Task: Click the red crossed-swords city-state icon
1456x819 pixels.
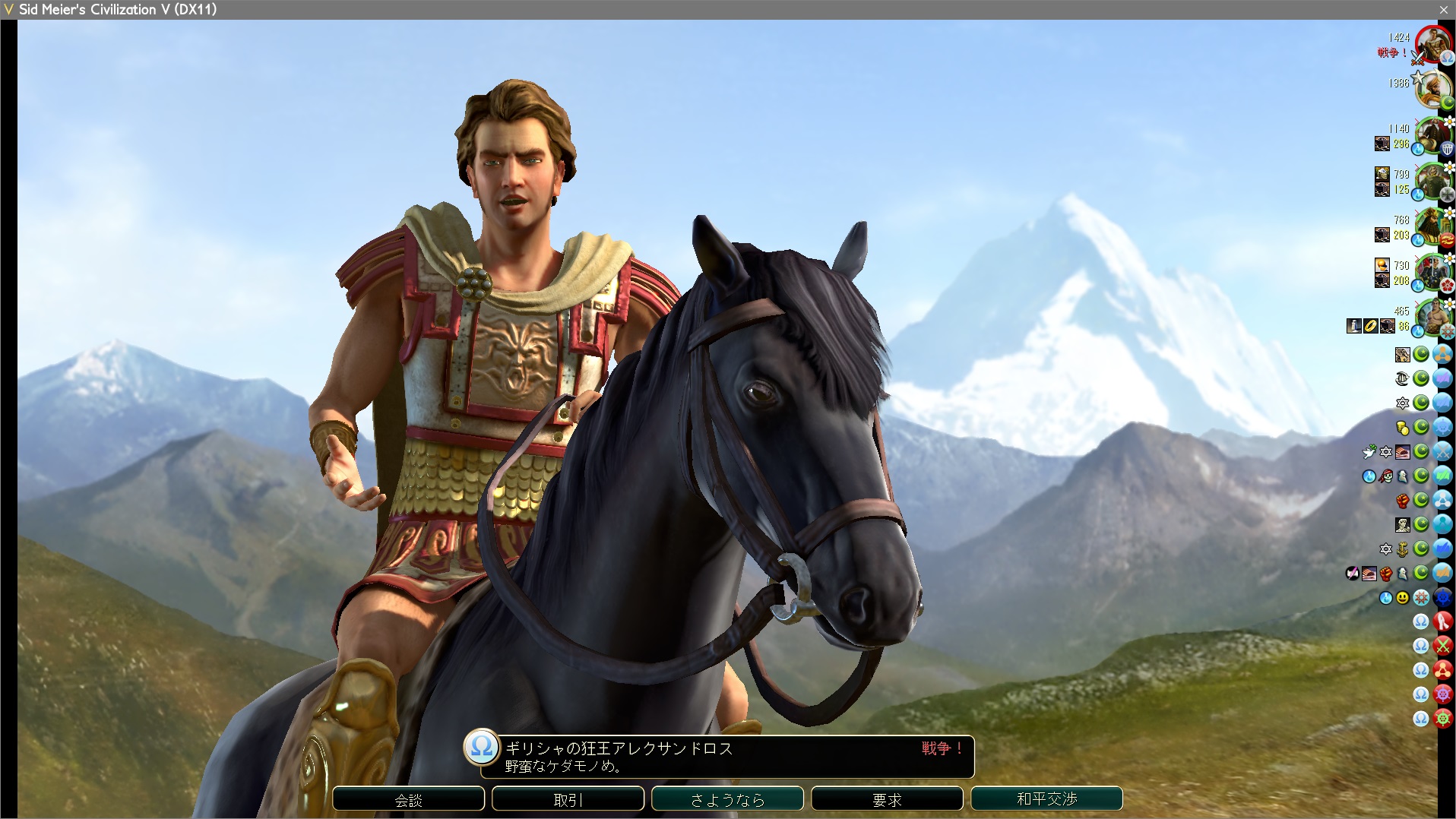Action: 1442,646
